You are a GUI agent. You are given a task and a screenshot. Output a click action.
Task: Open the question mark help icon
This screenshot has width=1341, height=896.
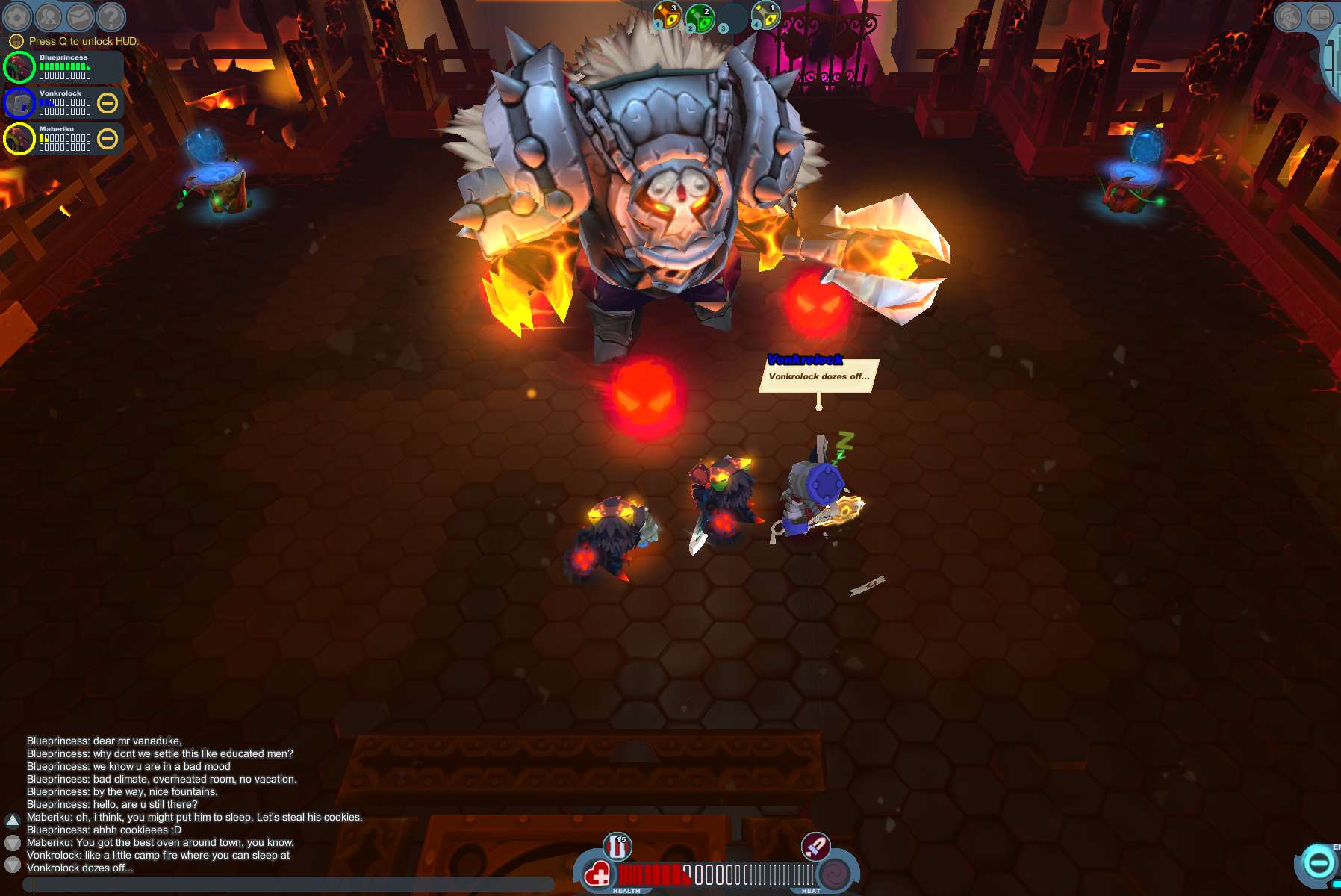coord(111,16)
